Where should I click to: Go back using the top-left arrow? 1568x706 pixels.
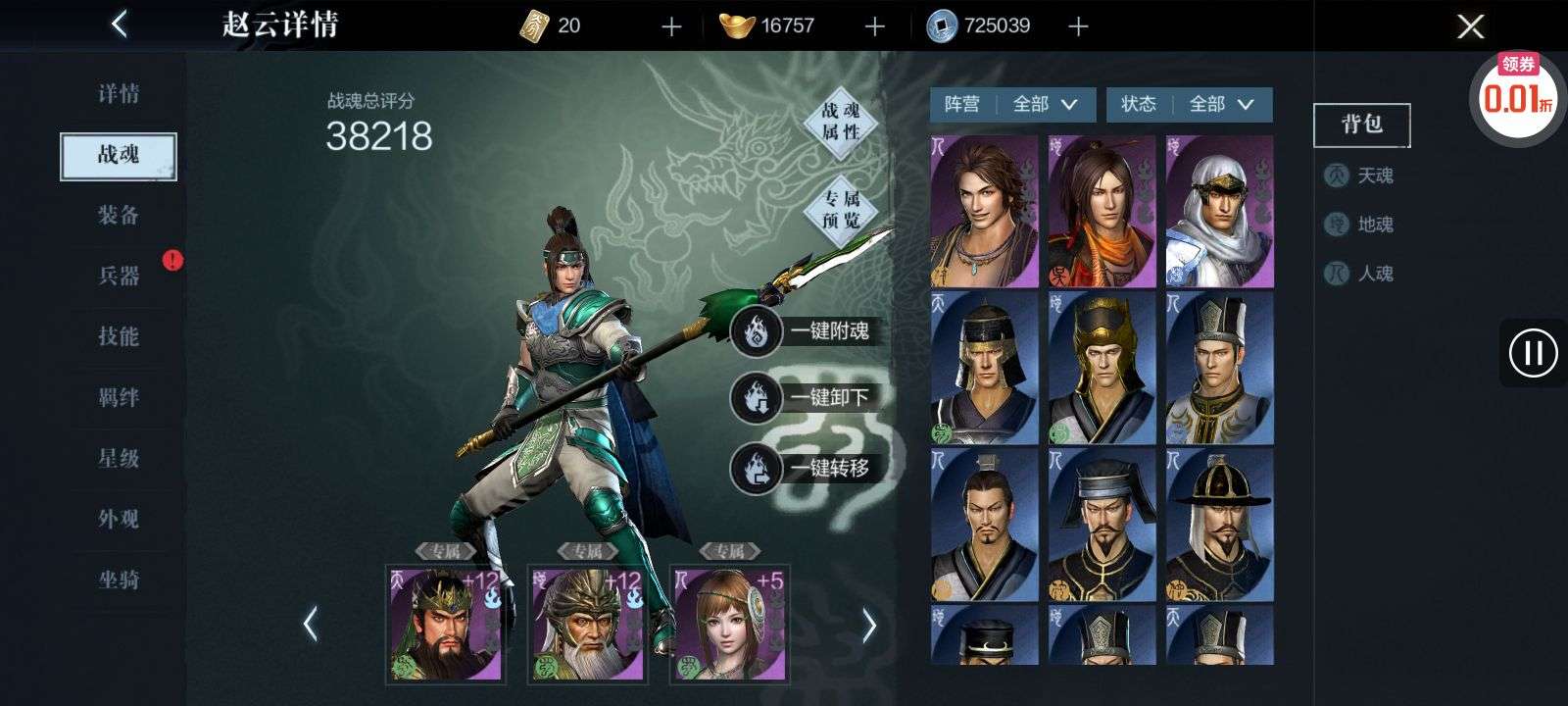(x=120, y=25)
